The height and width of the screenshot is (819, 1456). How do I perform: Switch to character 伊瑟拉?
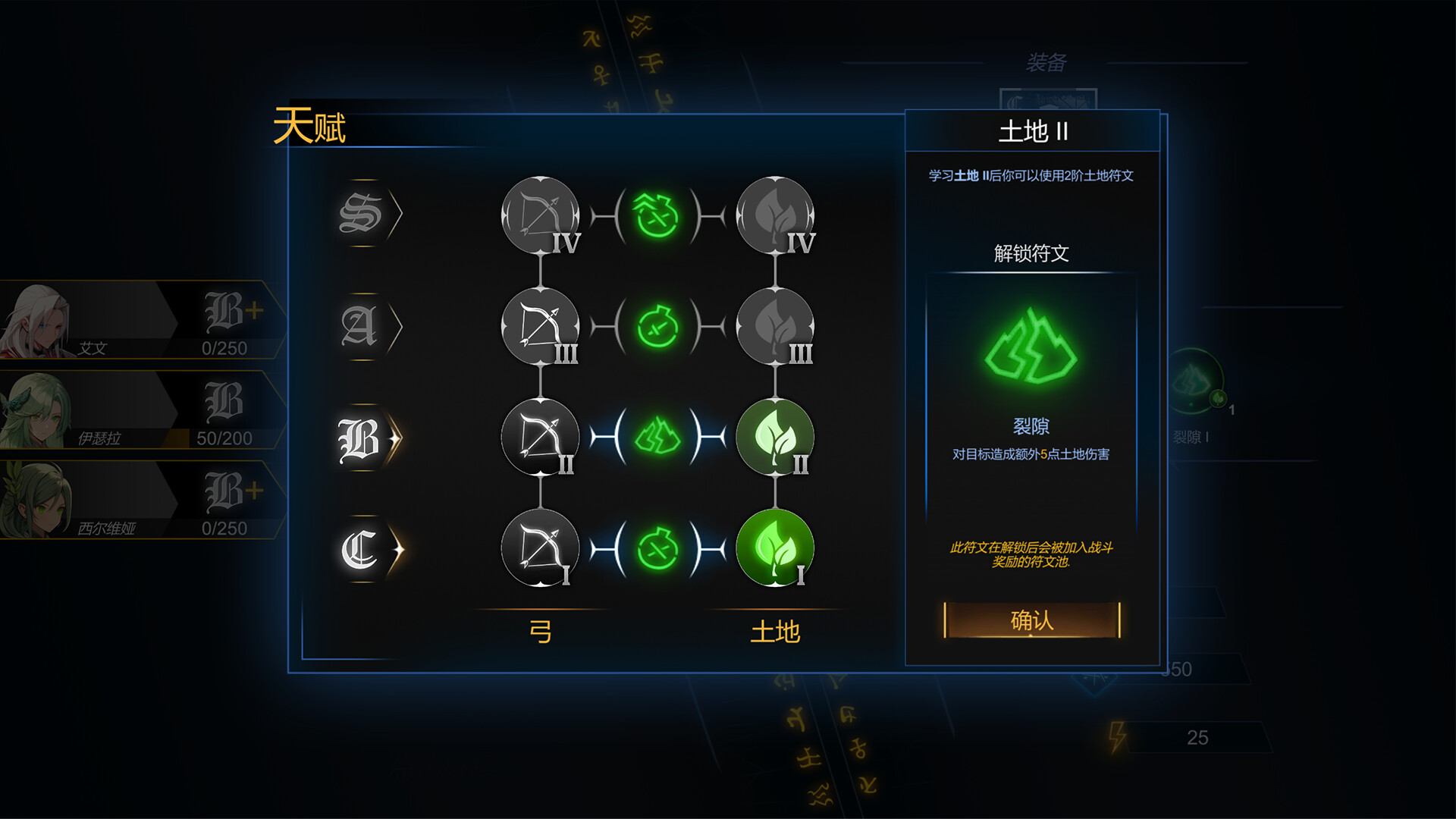click(136, 410)
